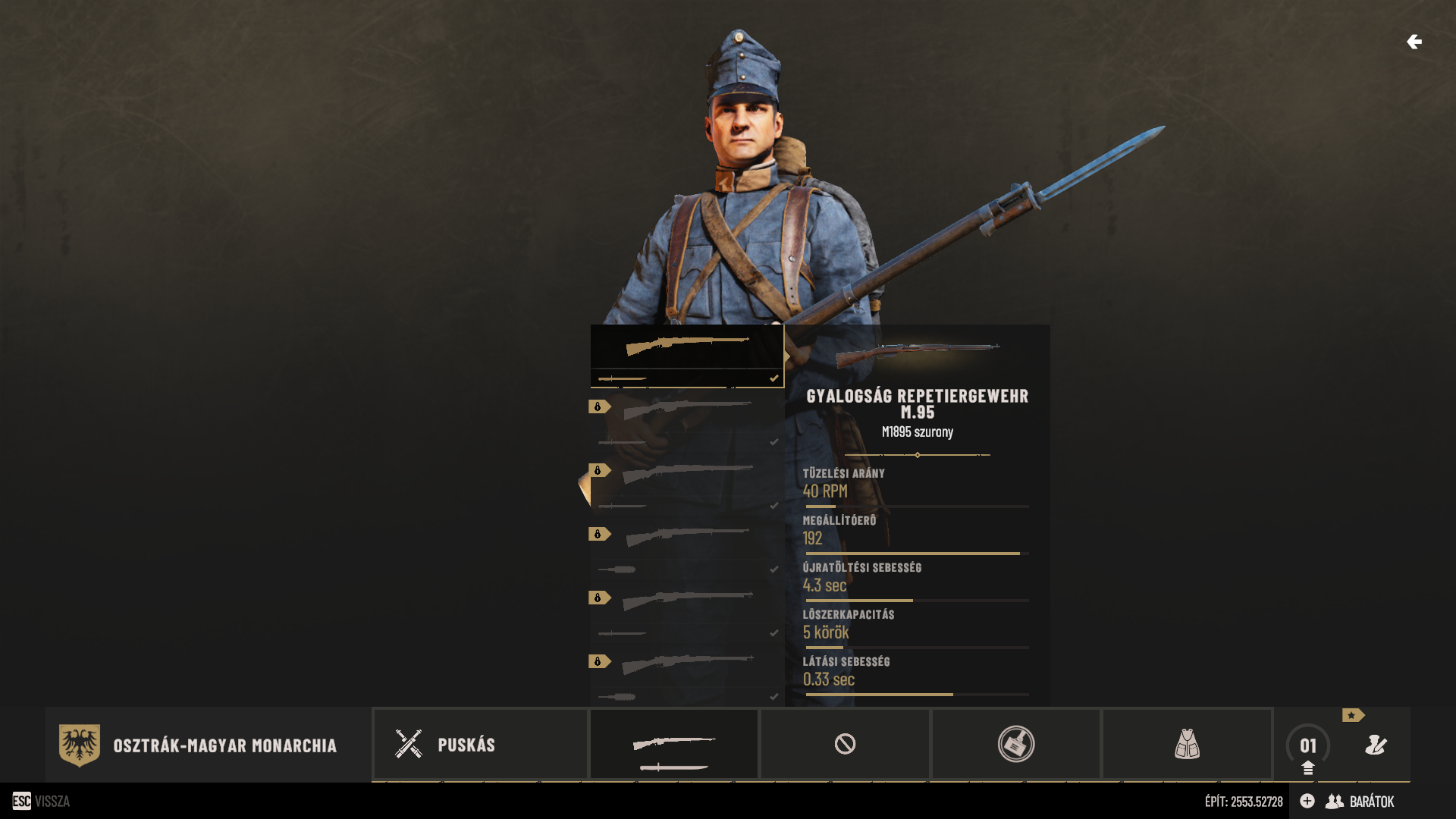Open the circular equipment slot
1456x819 pixels.
(1015, 744)
